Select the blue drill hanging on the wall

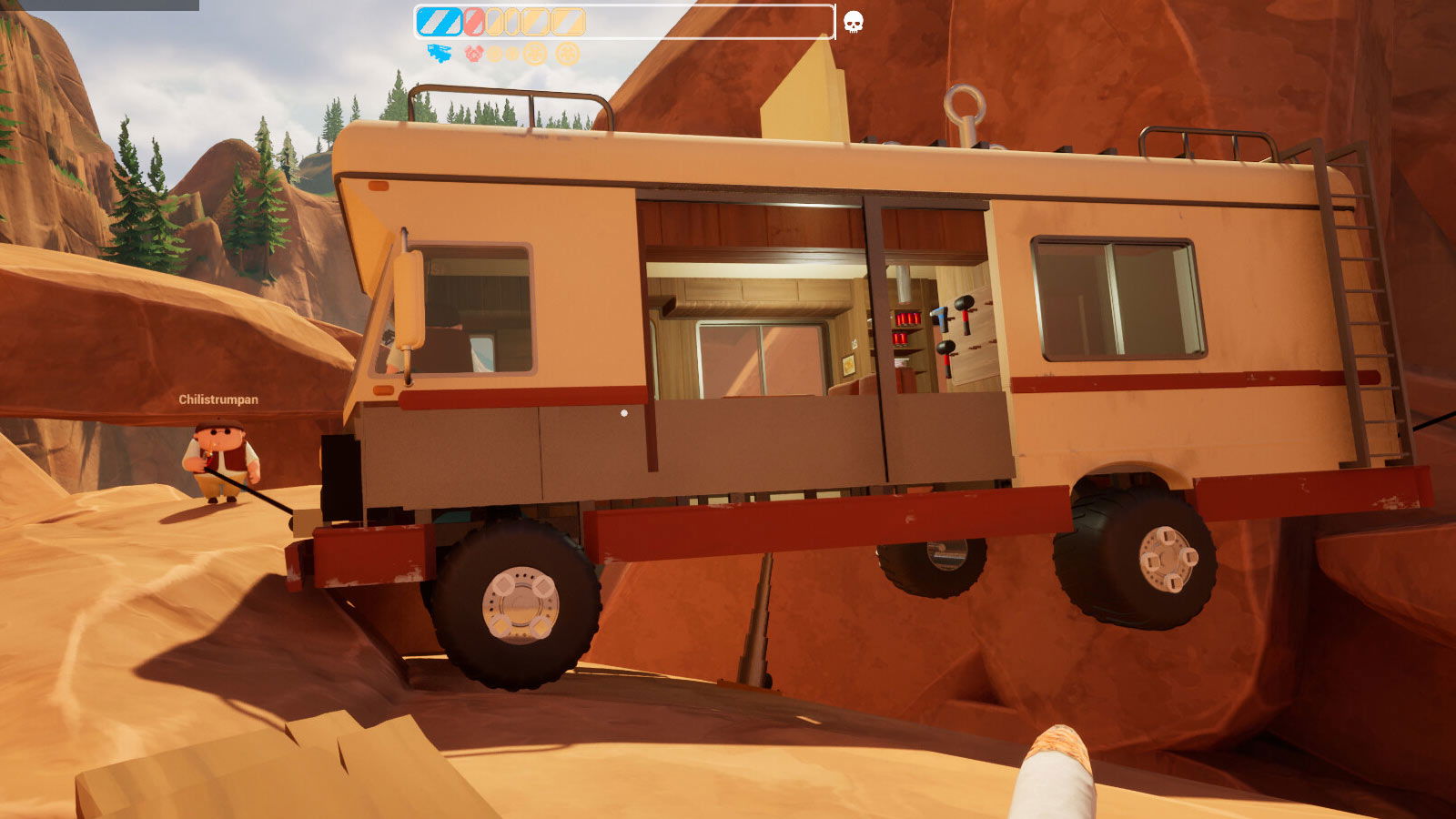coord(938,318)
